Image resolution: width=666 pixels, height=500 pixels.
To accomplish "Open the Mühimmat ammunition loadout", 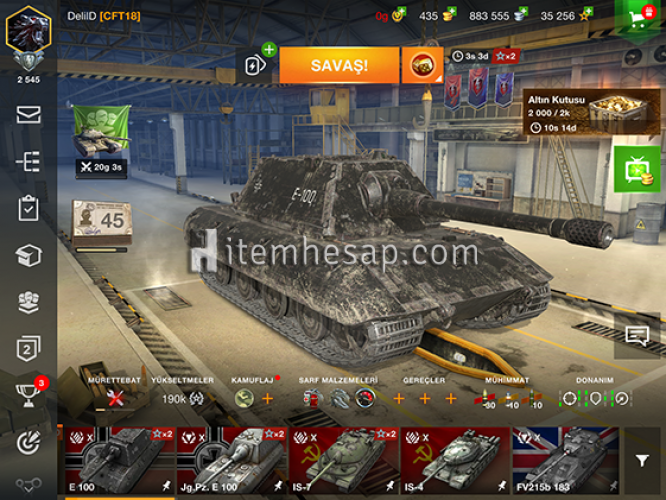I will pyautogui.click(x=507, y=397).
